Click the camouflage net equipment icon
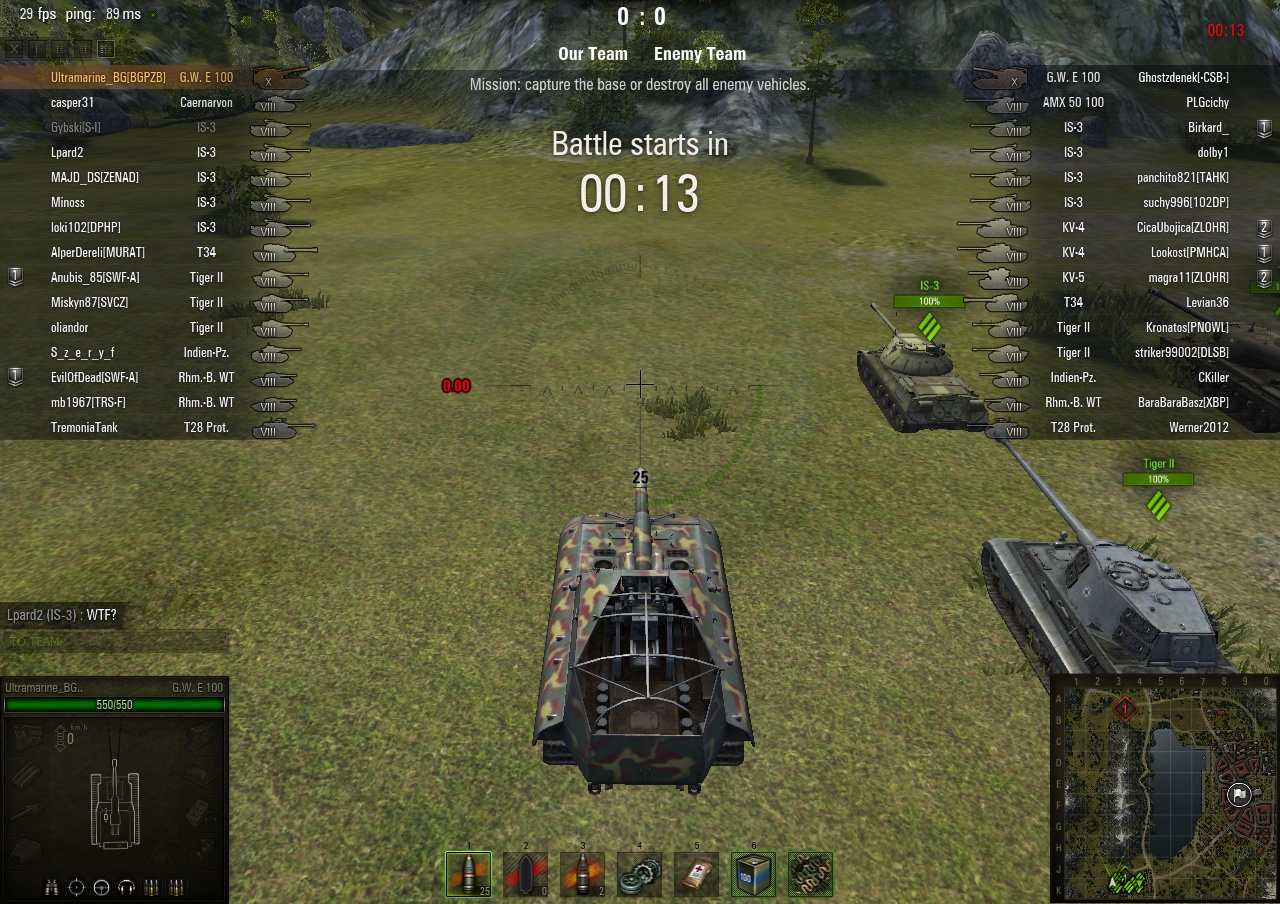 pyautogui.click(x=810, y=874)
